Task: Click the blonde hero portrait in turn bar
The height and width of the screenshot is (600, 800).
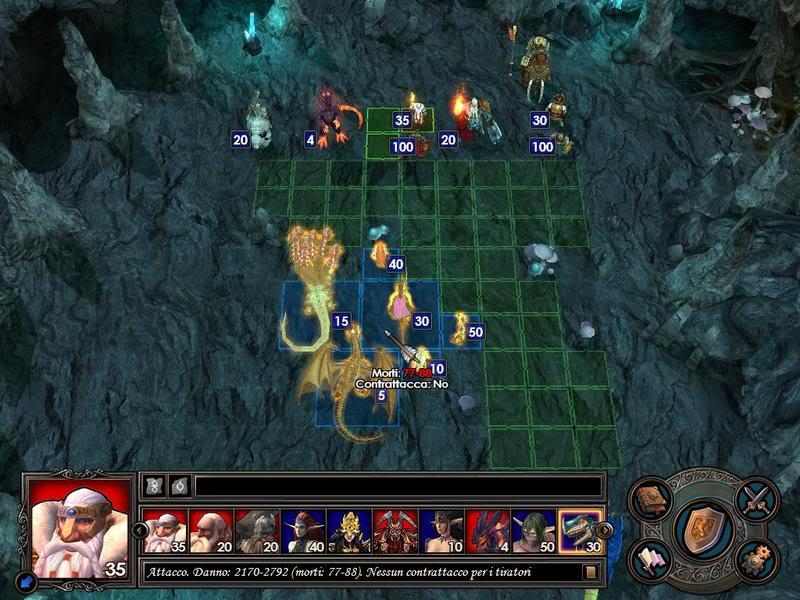Action: [x=348, y=531]
